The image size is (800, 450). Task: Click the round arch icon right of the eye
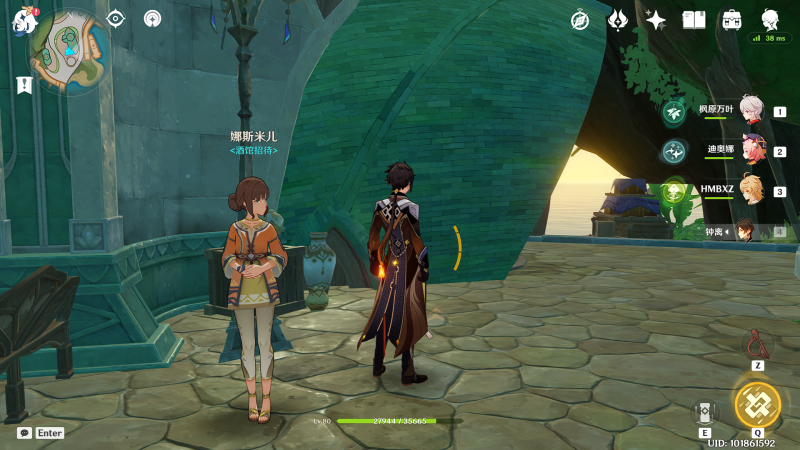152,18
